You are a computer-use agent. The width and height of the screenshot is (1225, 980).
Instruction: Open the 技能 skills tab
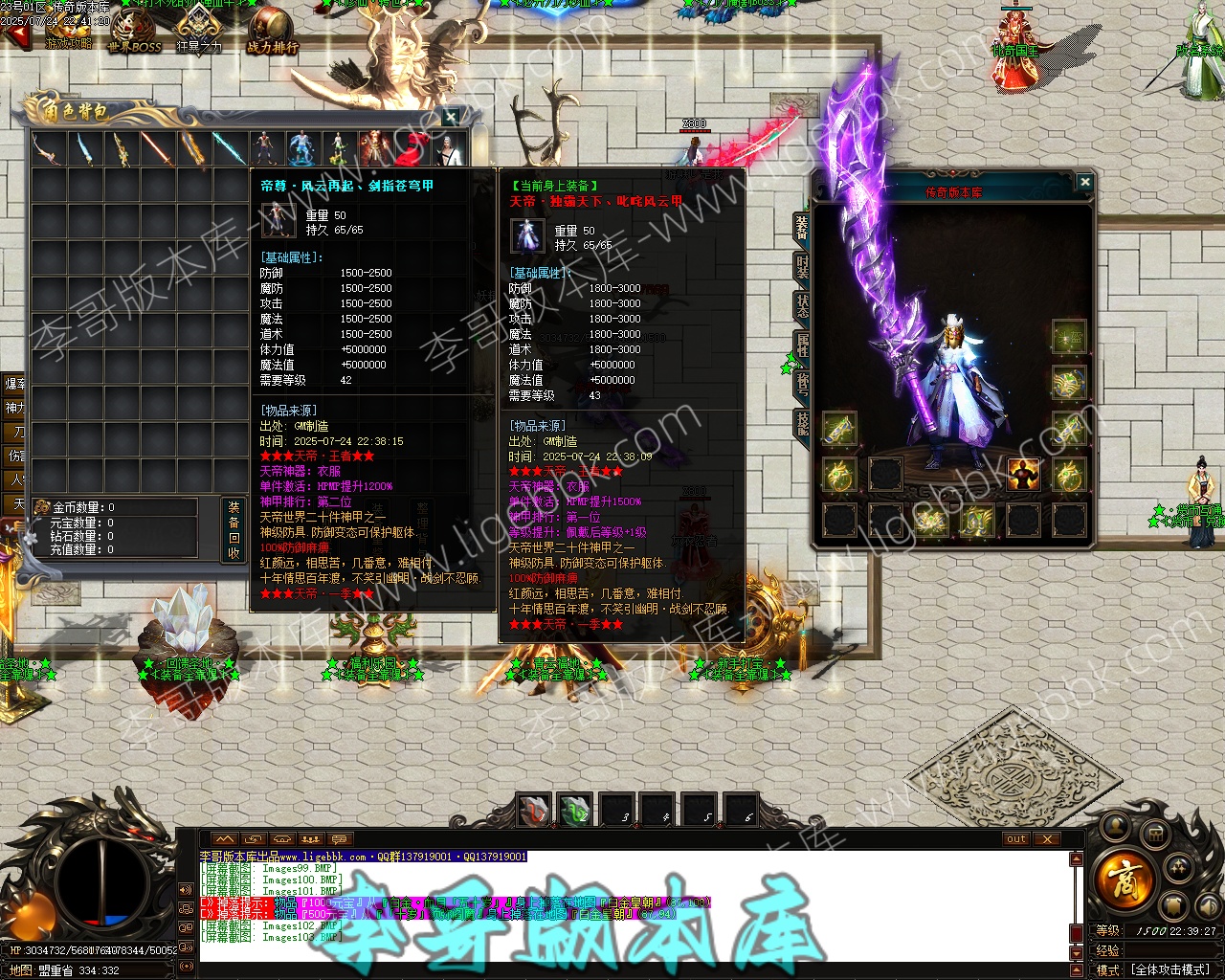point(801,423)
